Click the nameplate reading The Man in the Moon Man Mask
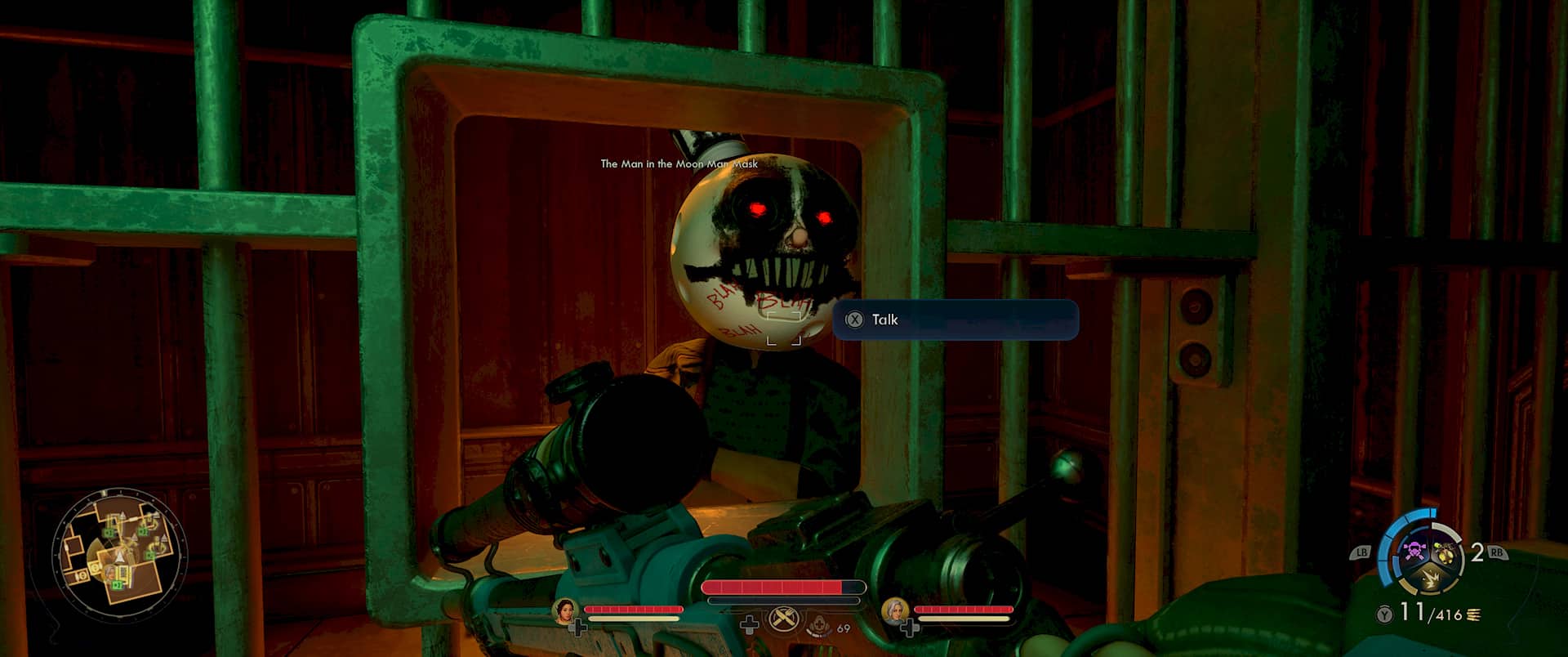Viewport: 1568px width, 657px height. click(x=679, y=164)
